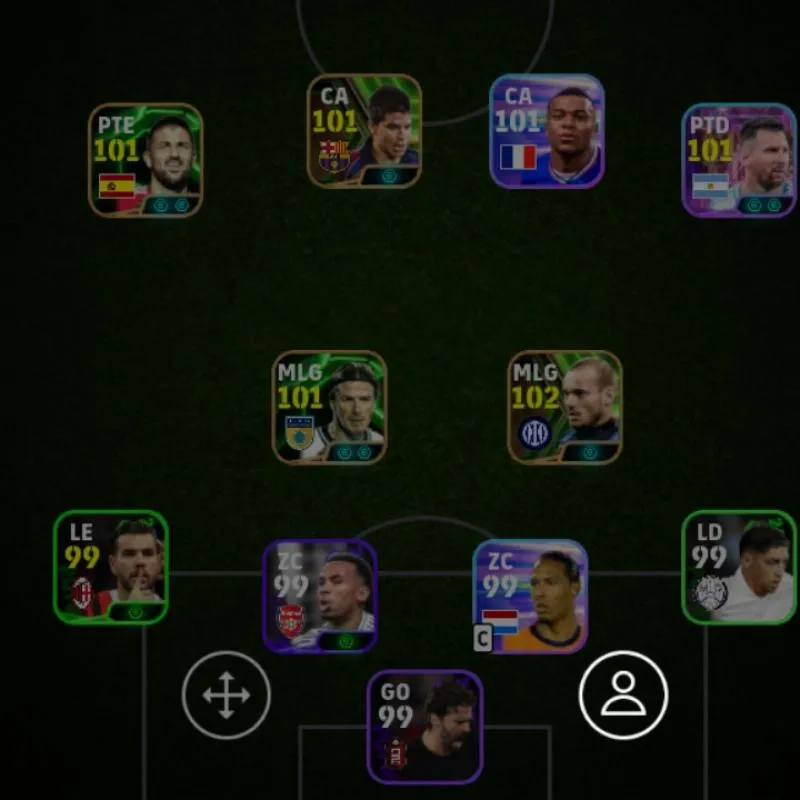This screenshot has height=800, width=800.
Task: Choose the MLG 102 card with Inter crest
Action: 565,407
